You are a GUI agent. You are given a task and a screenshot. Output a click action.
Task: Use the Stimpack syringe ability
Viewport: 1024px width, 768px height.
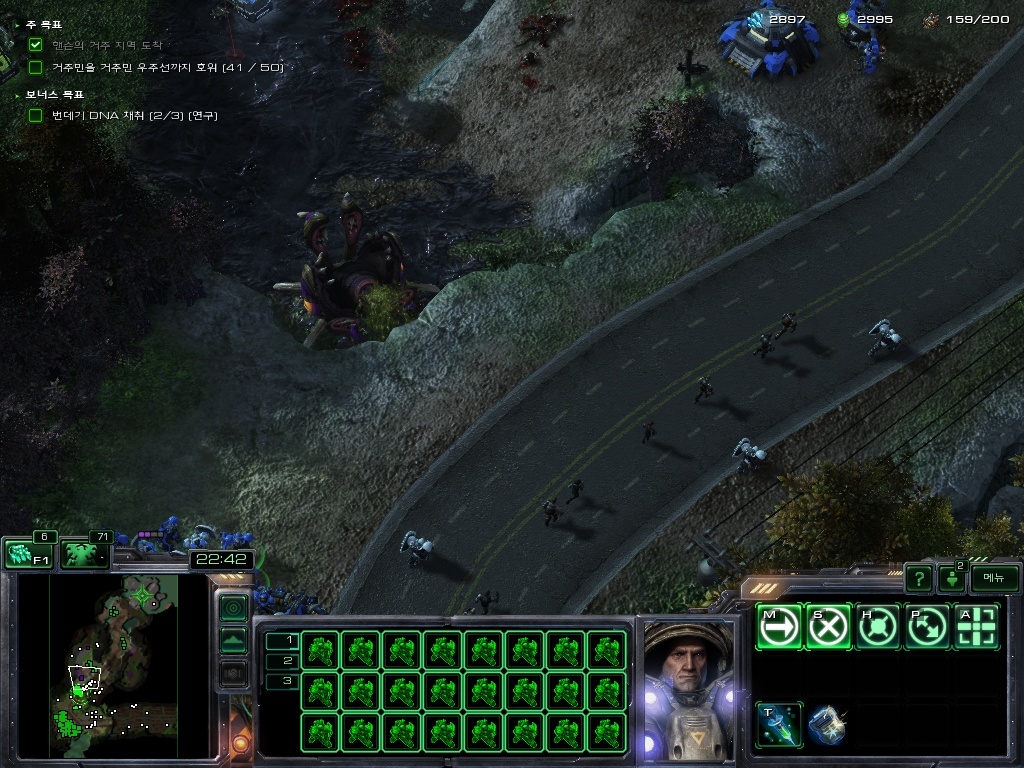[779, 725]
